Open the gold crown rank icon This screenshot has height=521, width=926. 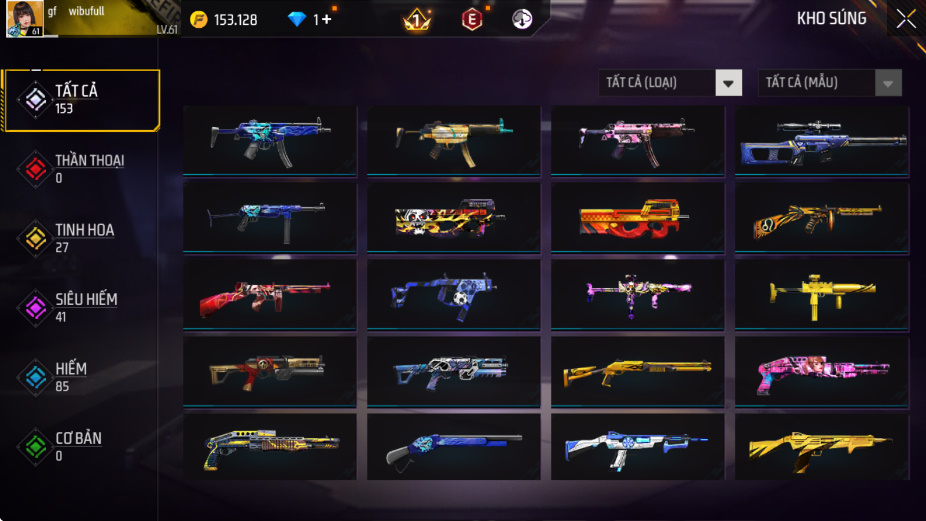pyautogui.click(x=417, y=20)
